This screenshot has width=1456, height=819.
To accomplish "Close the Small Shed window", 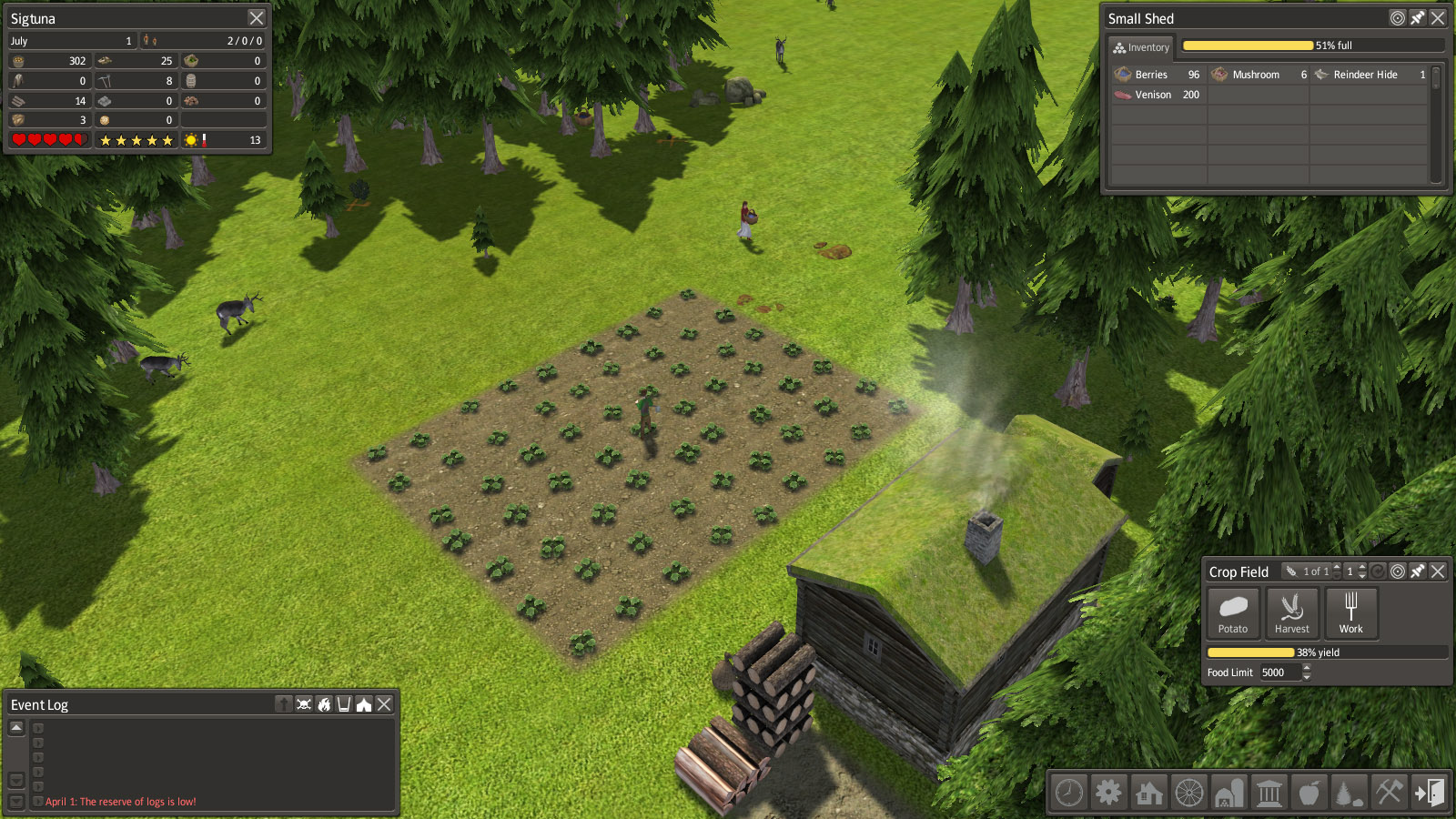I will [1438, 18].
